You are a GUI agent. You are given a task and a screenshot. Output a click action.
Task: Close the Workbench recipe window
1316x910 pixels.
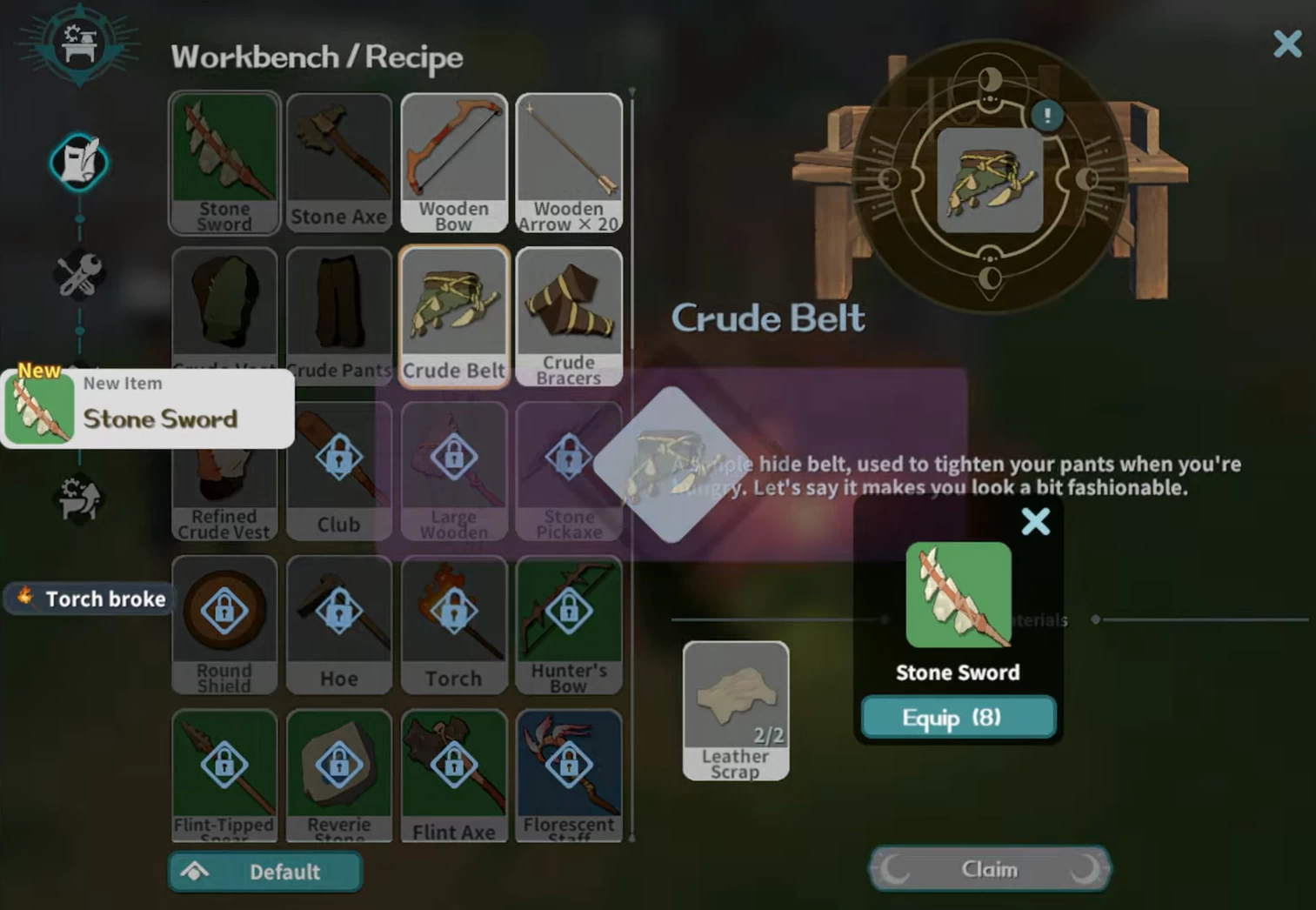click(x=1286, y=43)
